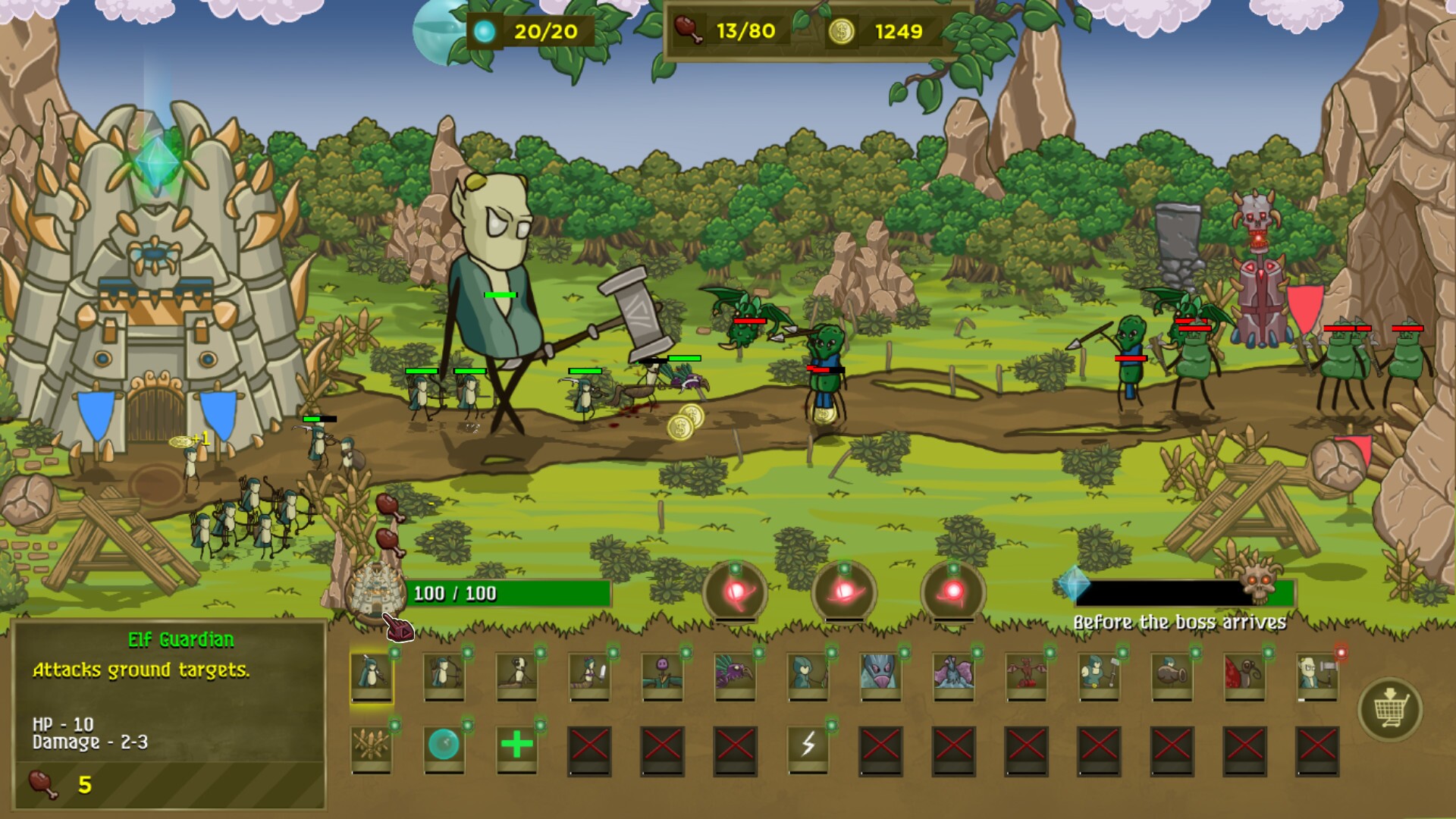Choose the blue-grey monster face unit
Image resolution: width=1456 pixels, height=819 pixels.
[880, 674]
